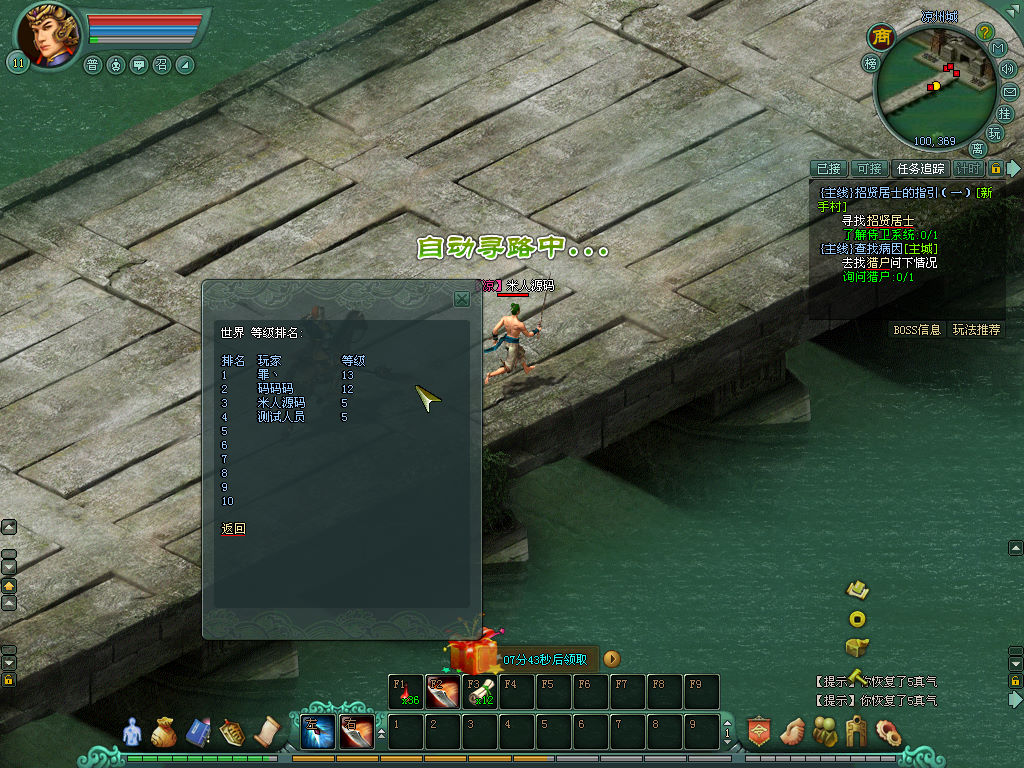Click the yellow question mark help icon
This screenshot has height=768, width=1024.
click(984, 33)
